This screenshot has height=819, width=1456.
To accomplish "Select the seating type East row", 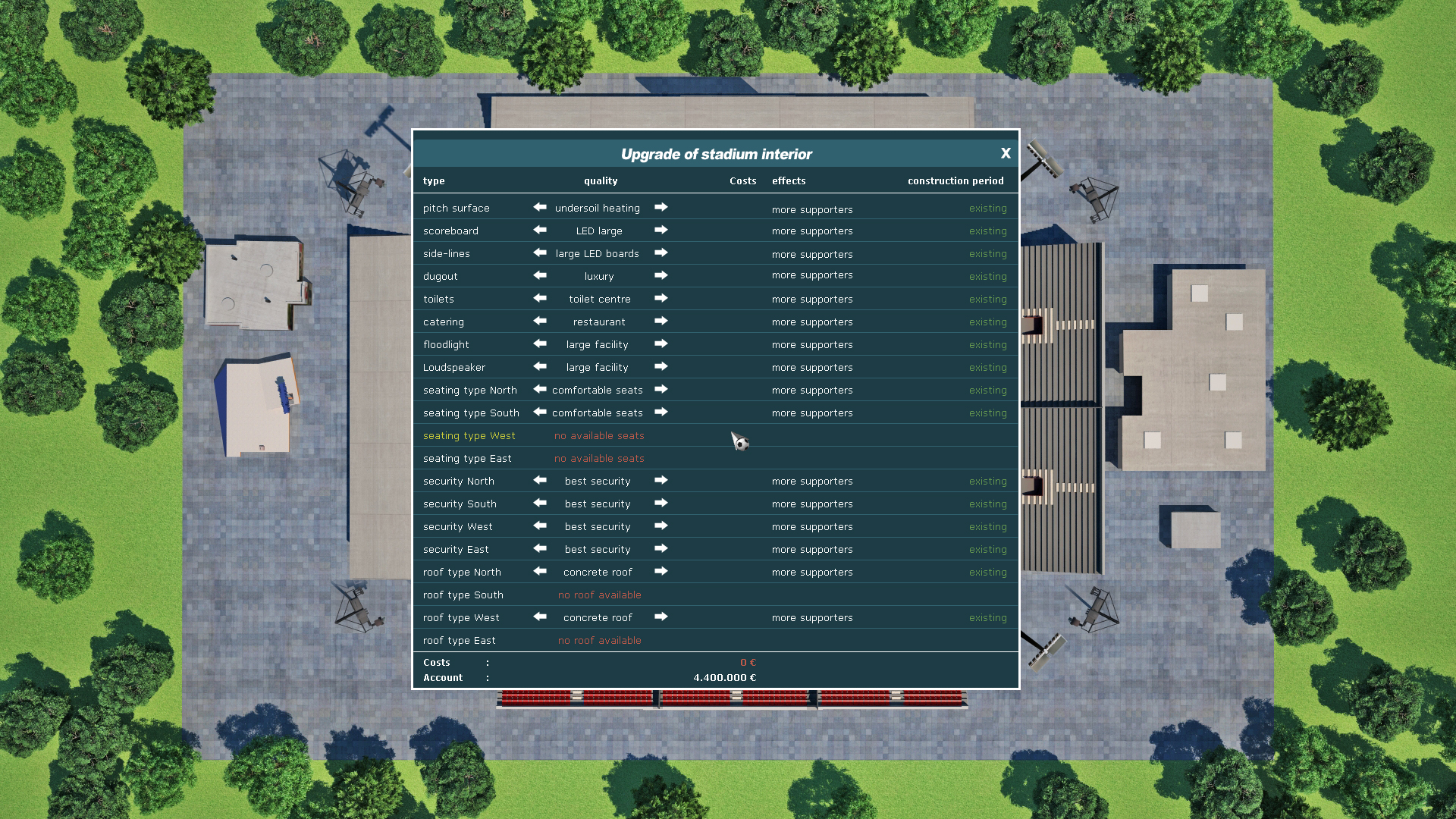I will [467, 458].
